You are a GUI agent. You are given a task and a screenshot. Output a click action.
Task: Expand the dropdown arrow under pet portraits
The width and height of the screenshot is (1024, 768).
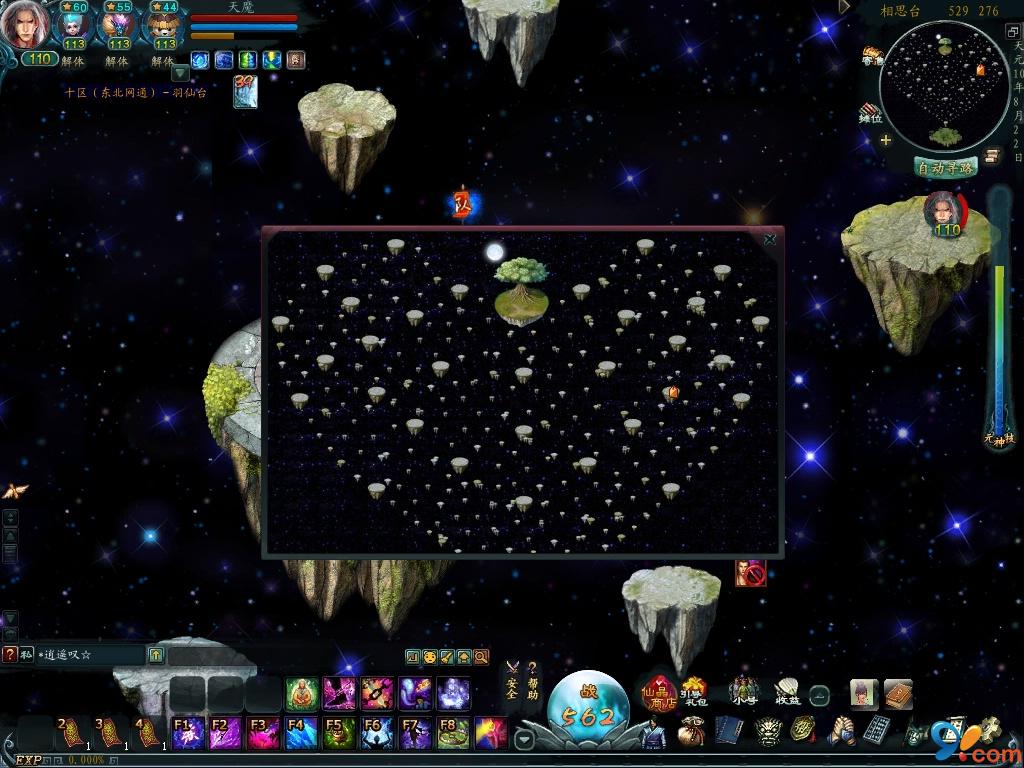pos(180,73)
